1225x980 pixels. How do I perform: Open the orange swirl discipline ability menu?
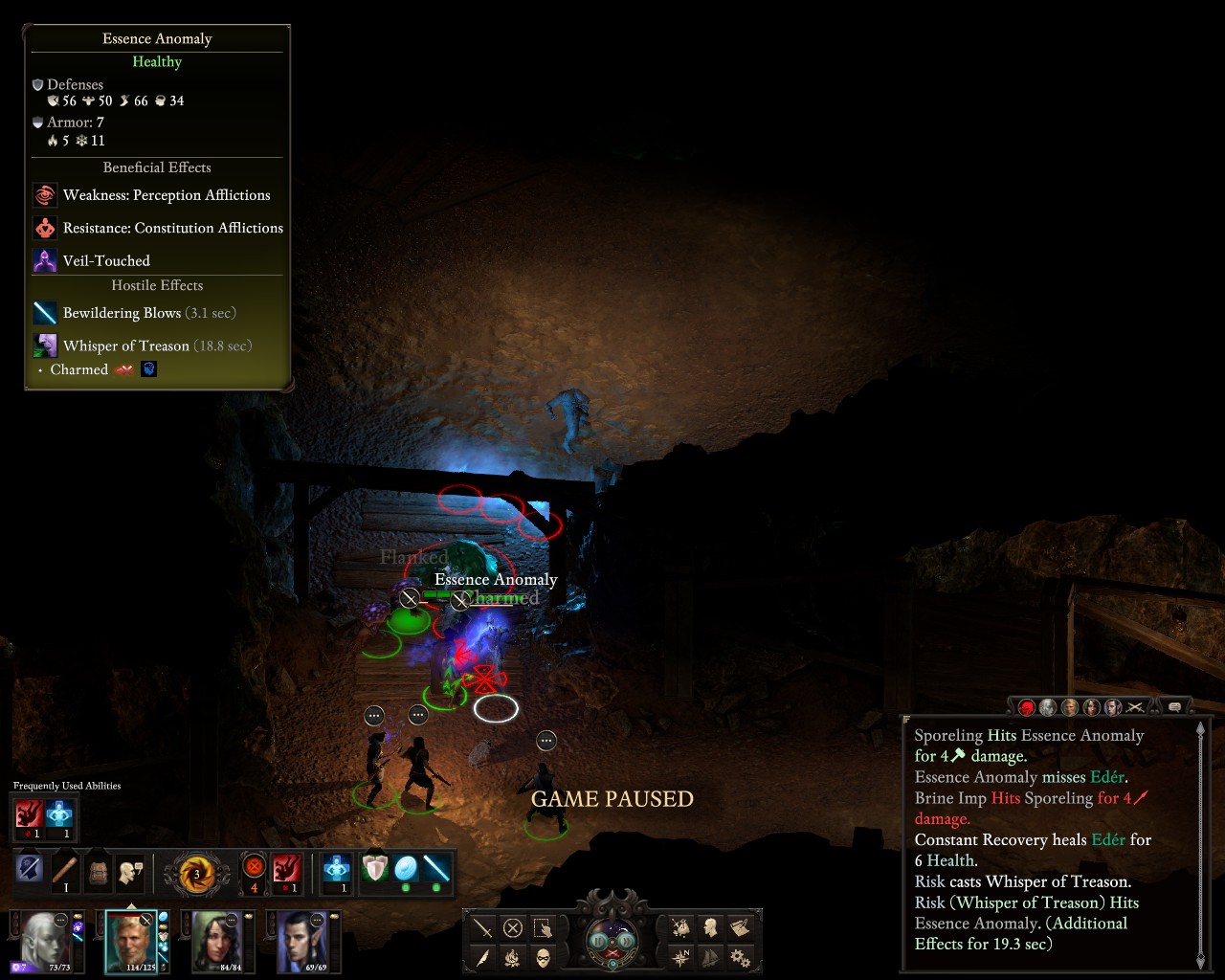point(197,874)
